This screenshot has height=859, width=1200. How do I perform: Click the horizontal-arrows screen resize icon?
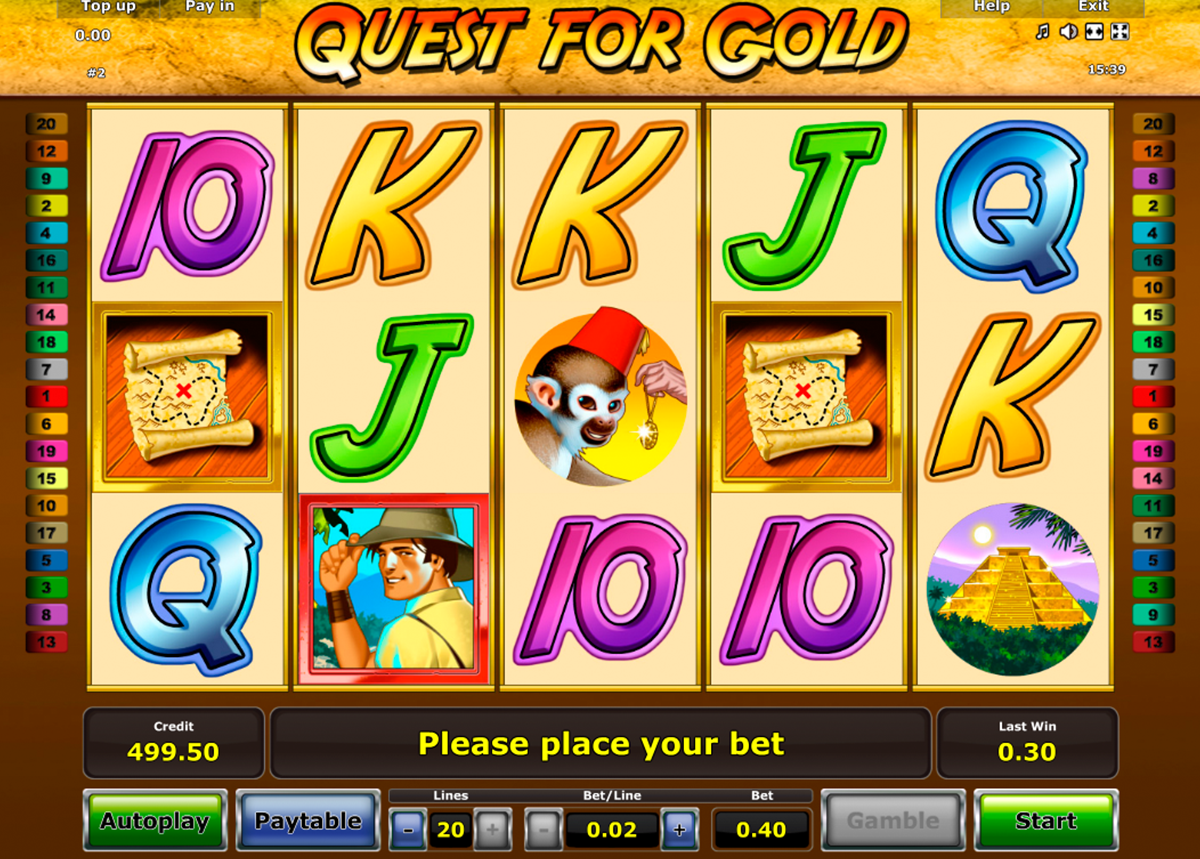pos(1094,32)
